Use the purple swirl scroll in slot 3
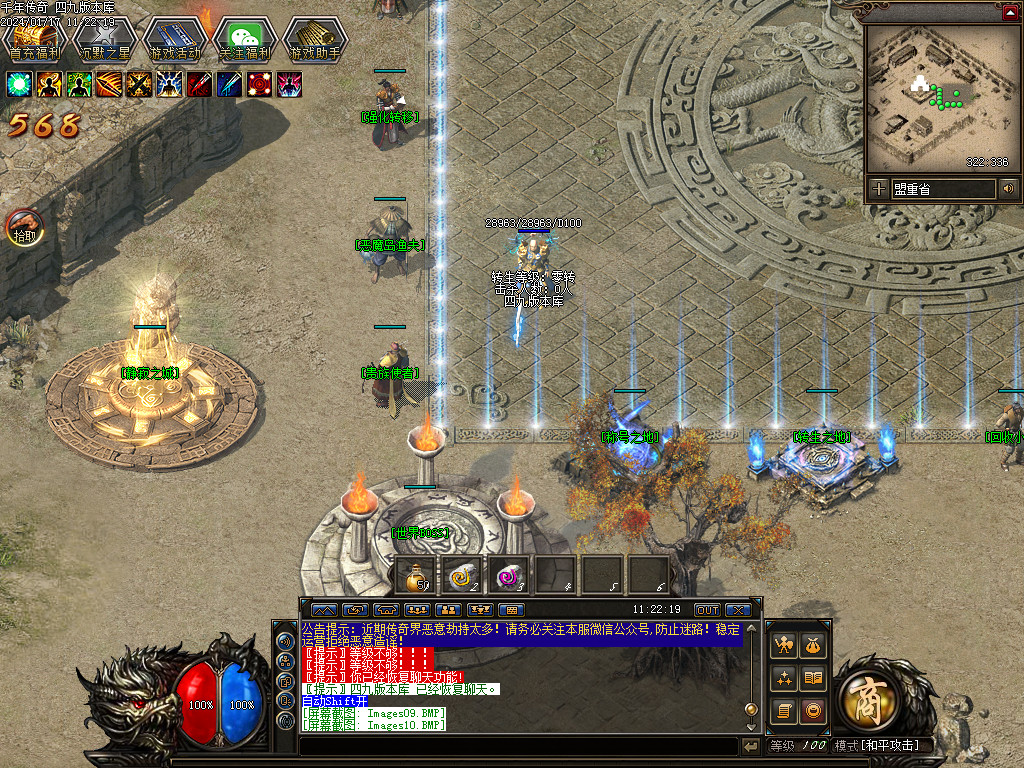The image size is (1024, 768). (509, 575)
